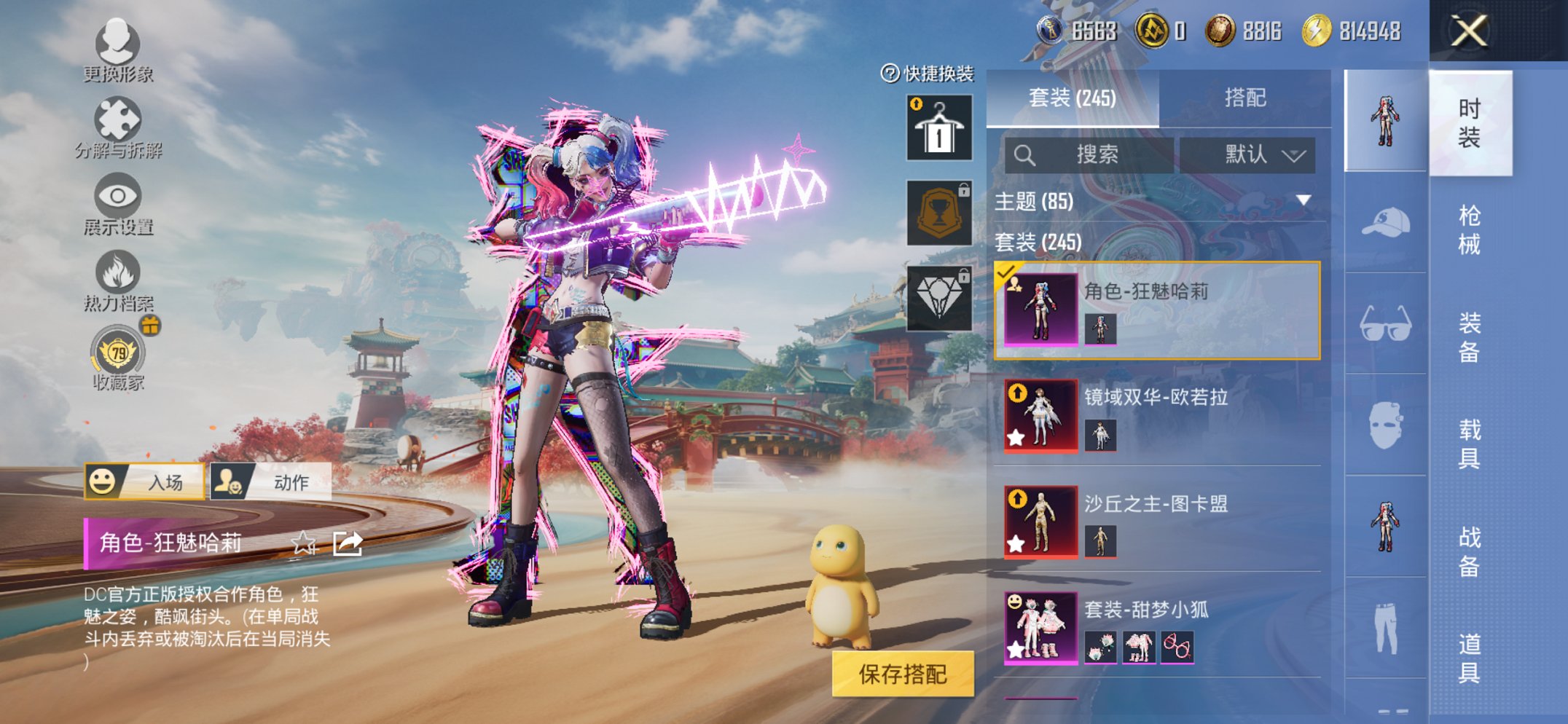This screenshot has height=724, width=1568.
Task: Open the 默认 sorting dropdown
Action: (1253, 154)
